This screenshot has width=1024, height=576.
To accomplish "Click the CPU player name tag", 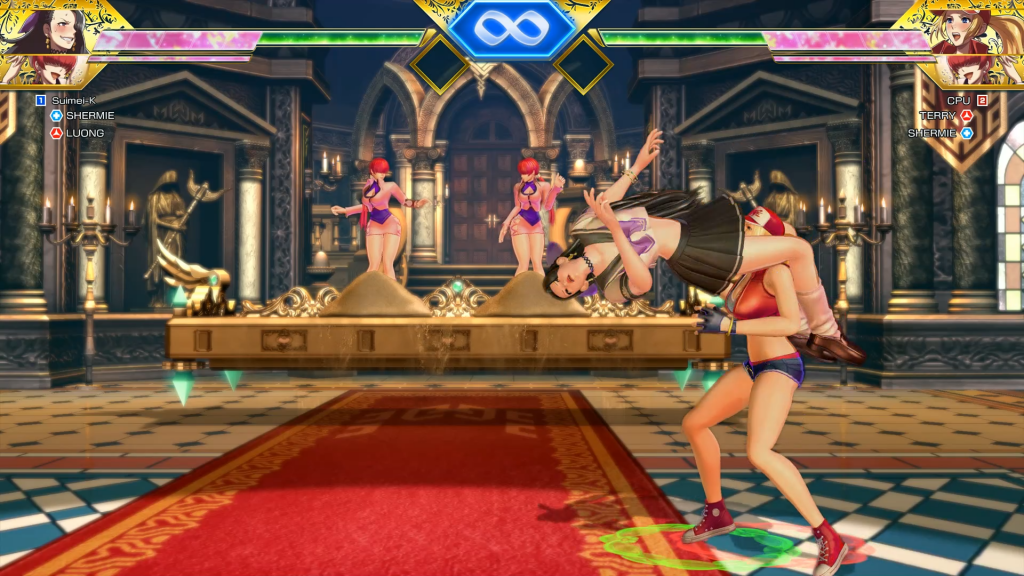I will pyautogui.click(x=958, y=100).
